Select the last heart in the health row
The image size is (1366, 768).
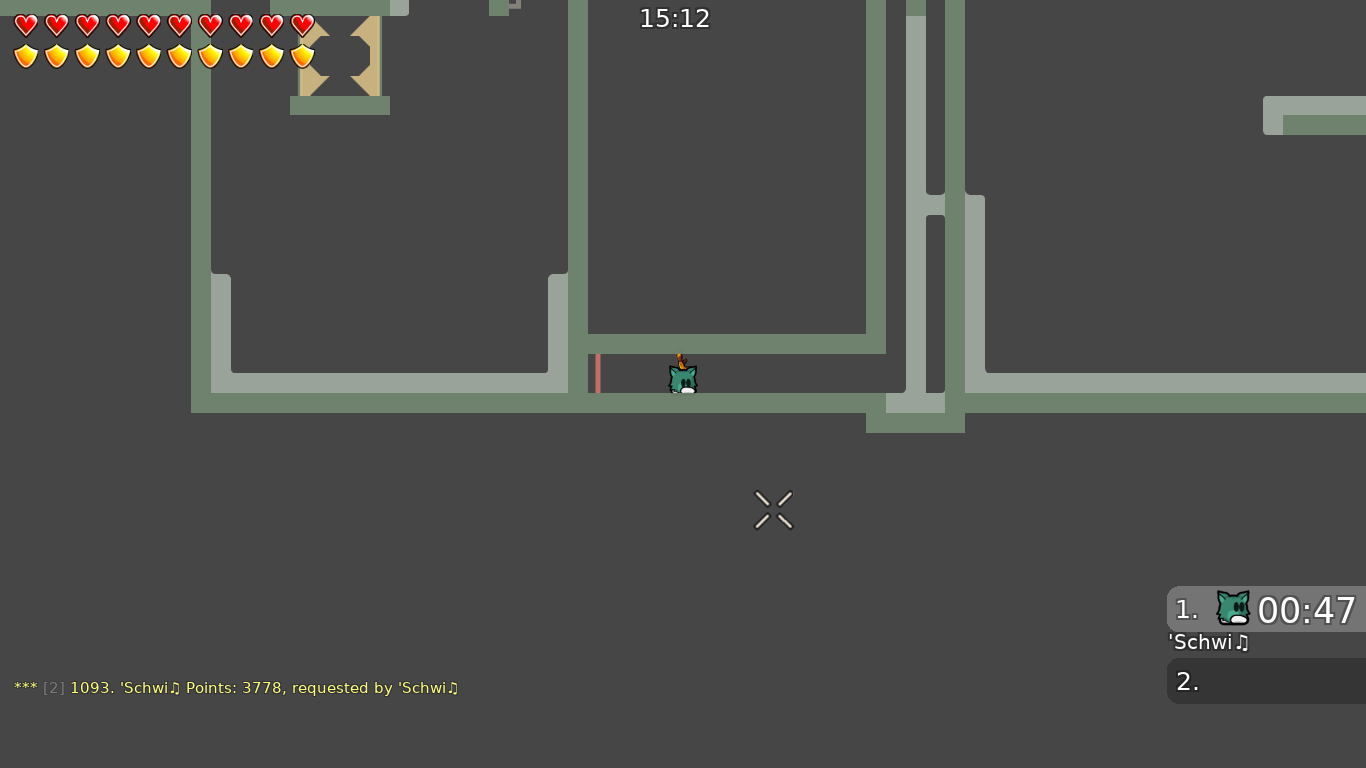click(302, 25)
